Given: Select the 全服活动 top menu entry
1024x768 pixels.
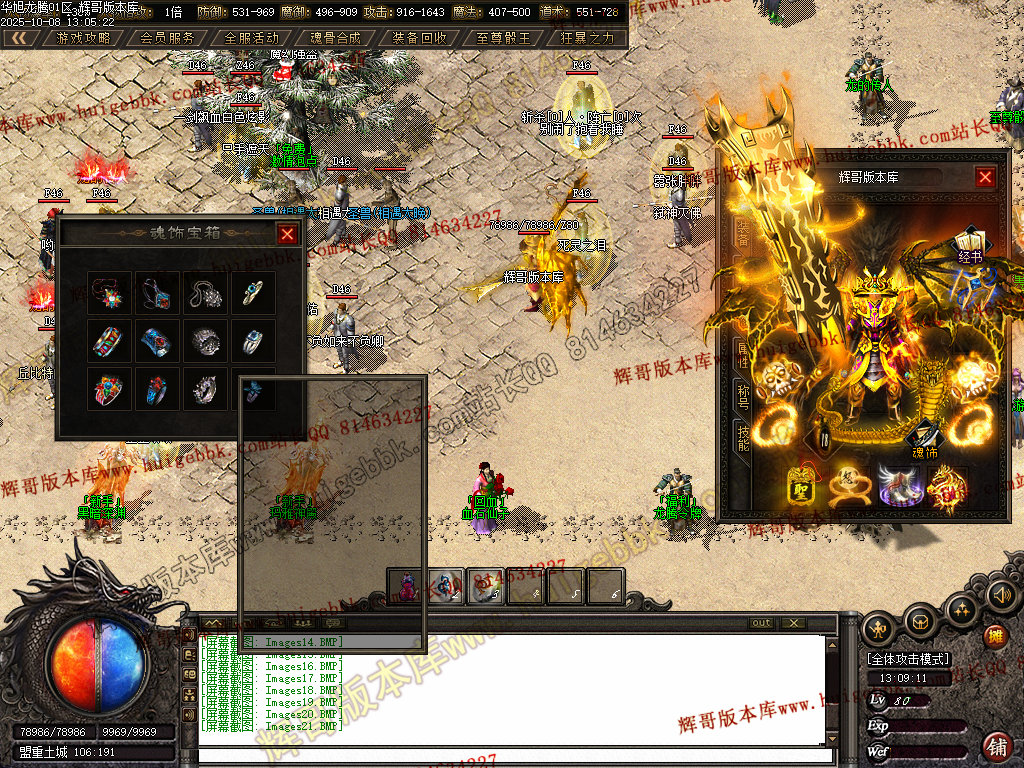Looking at the screenshot, I should click(252, 38).
